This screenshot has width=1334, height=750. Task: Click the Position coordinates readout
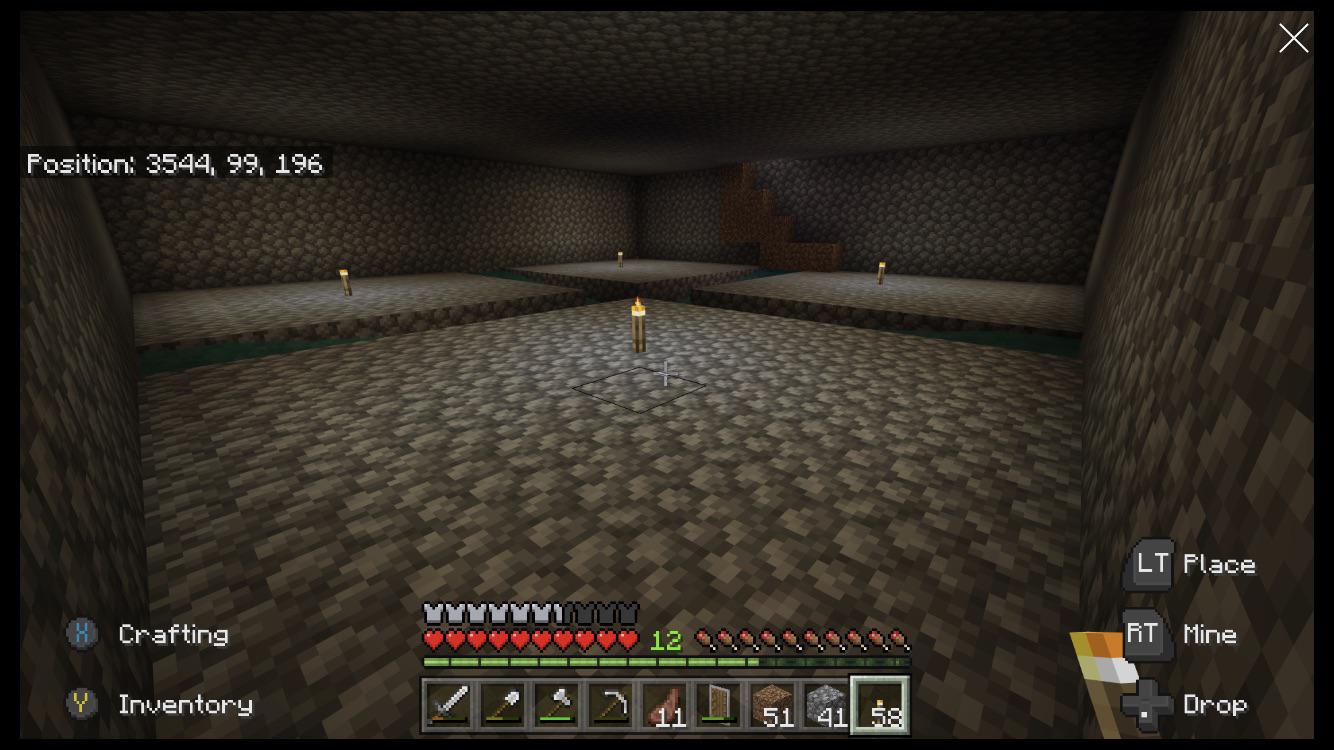click(x=174, y=163)
